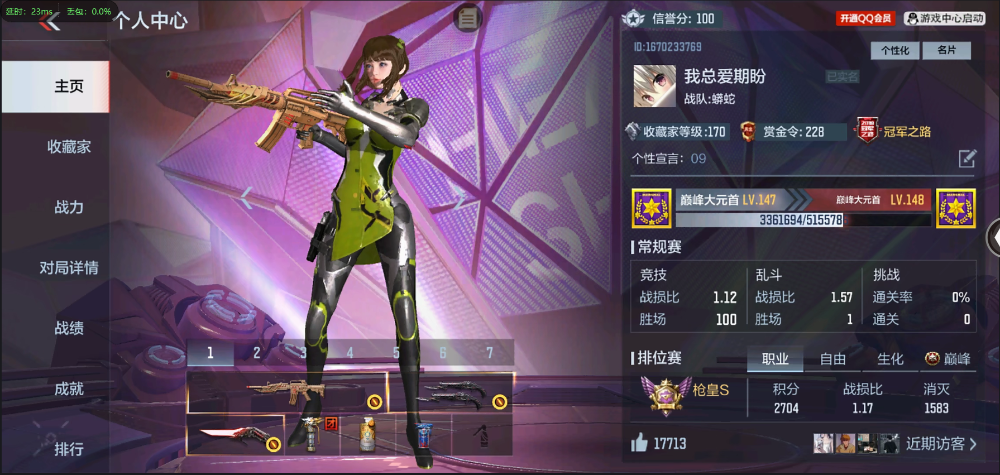This screenshot has width=1000, height=475.
Task: Click the thumbs-up like icon
Action: (640, 443)
